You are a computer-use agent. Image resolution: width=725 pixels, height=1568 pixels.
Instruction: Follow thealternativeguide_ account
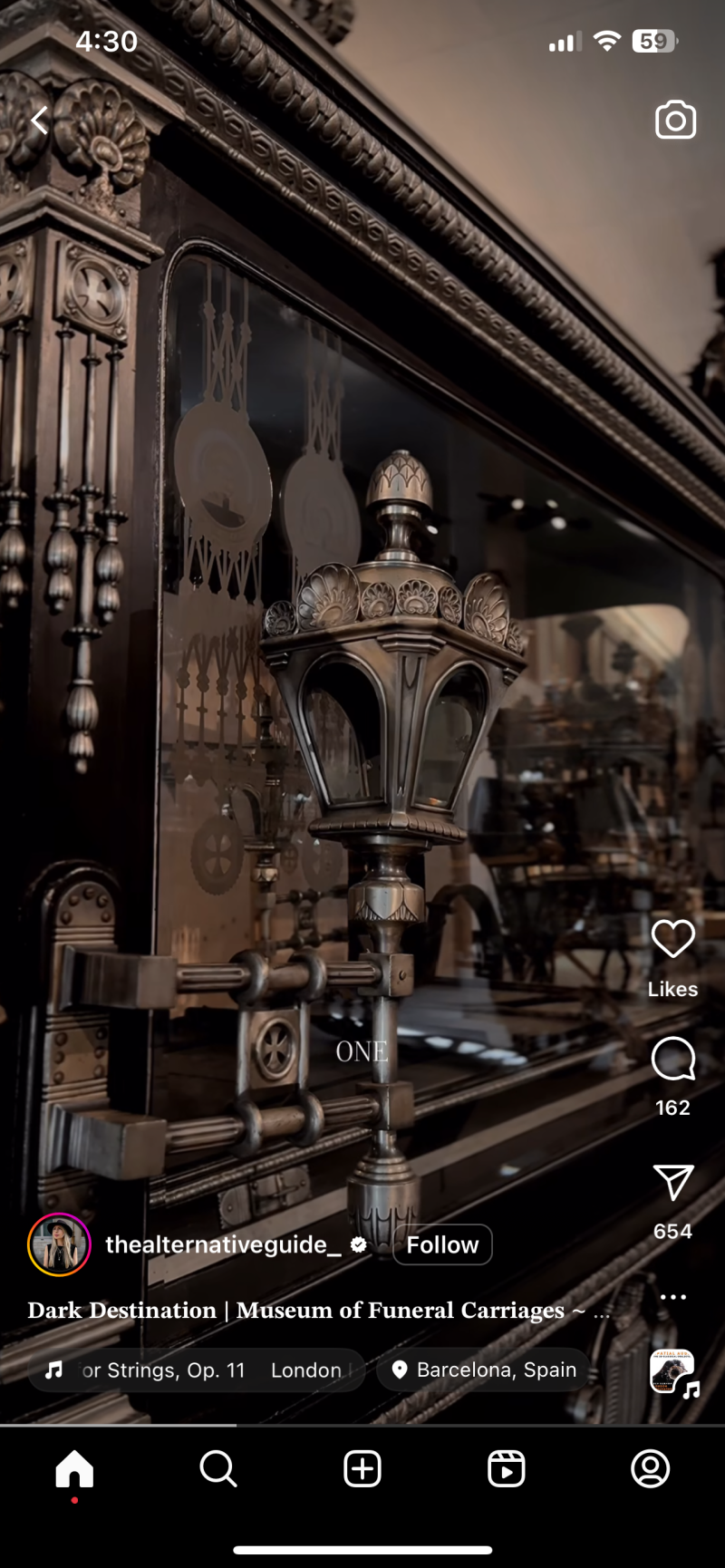tap(442, 1244)
